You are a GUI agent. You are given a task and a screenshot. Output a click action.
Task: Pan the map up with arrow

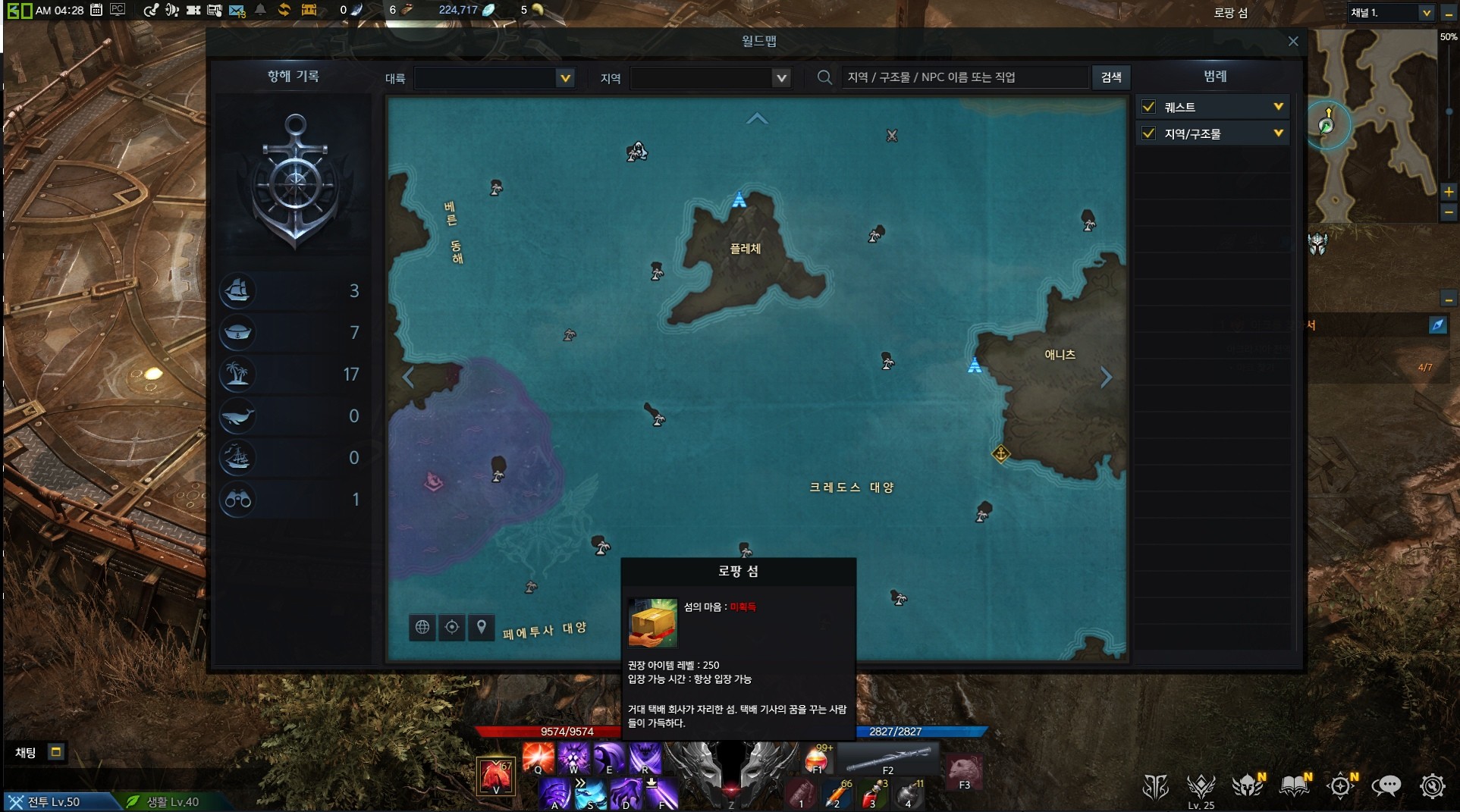coord(757,118)
